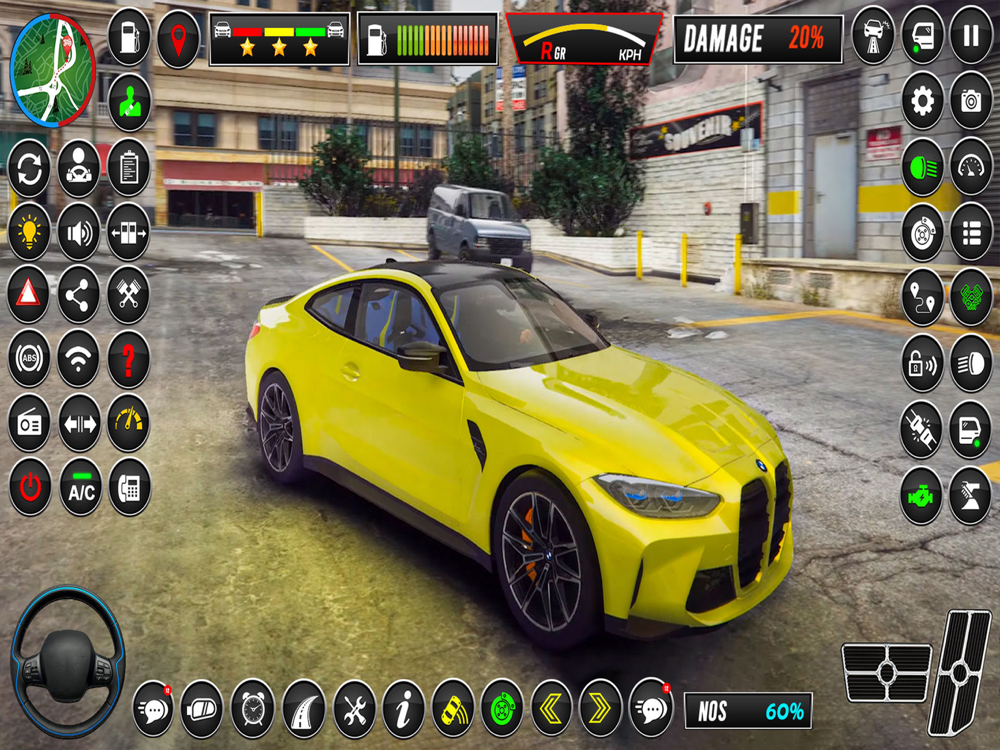Tap the camera screenshot icon
The image size is (1000, 750).
[x=970, y=100]
